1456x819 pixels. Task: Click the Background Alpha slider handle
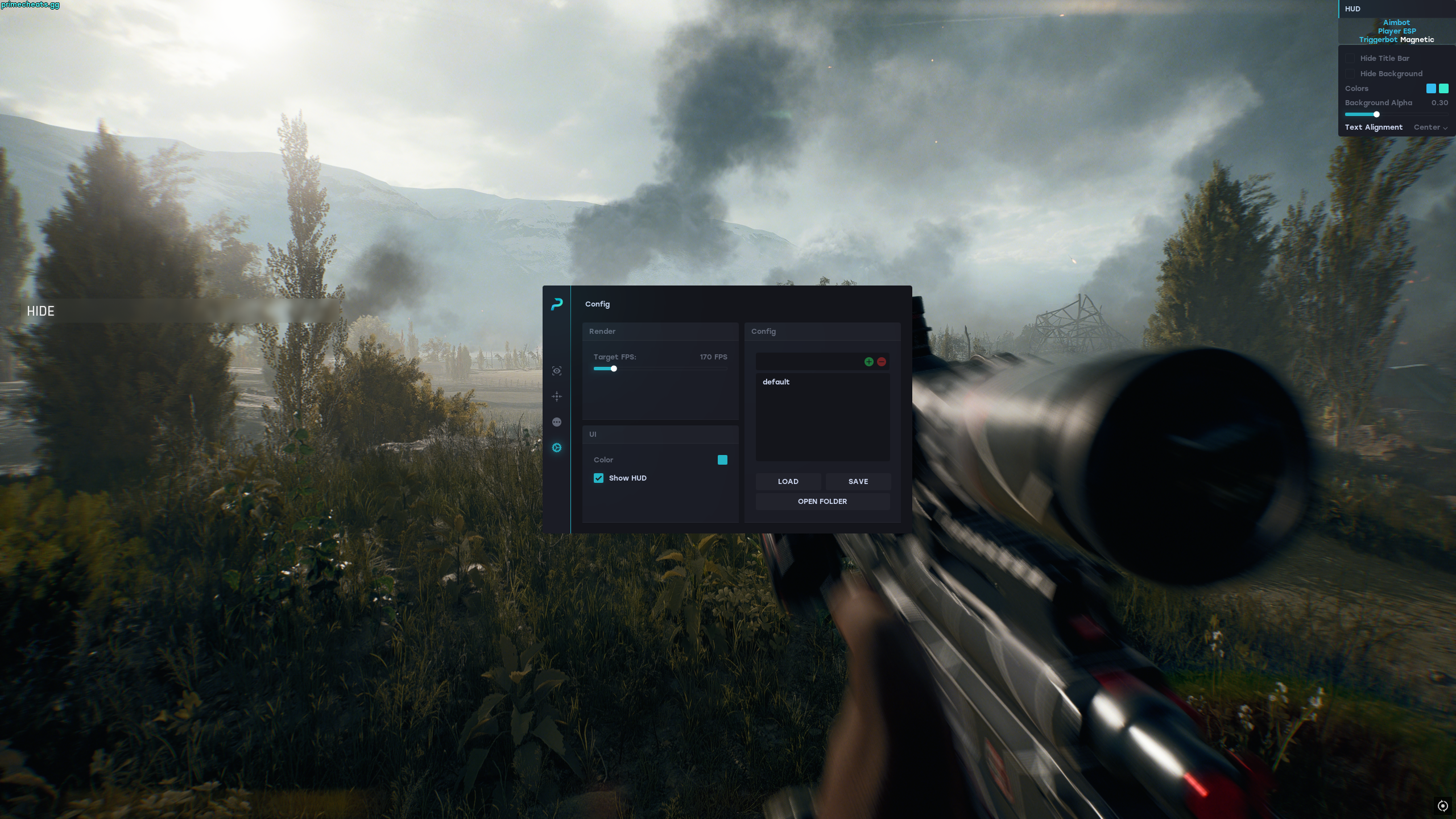coord(1376,114)
